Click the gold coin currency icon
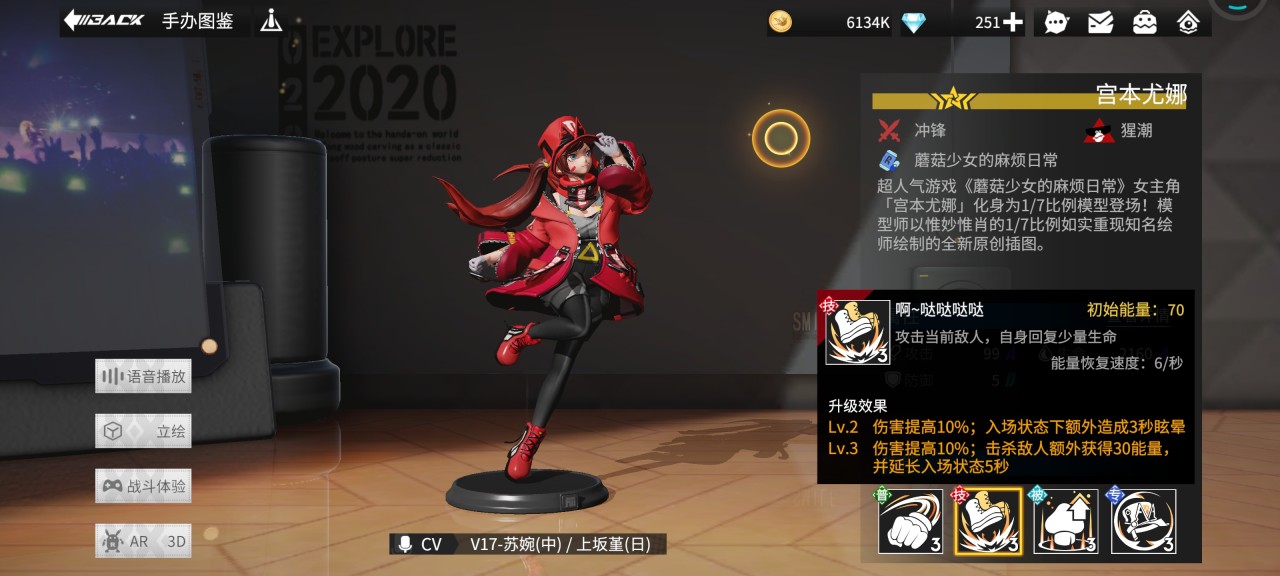This screenshot has height=576, width=1280. (780, 21)
